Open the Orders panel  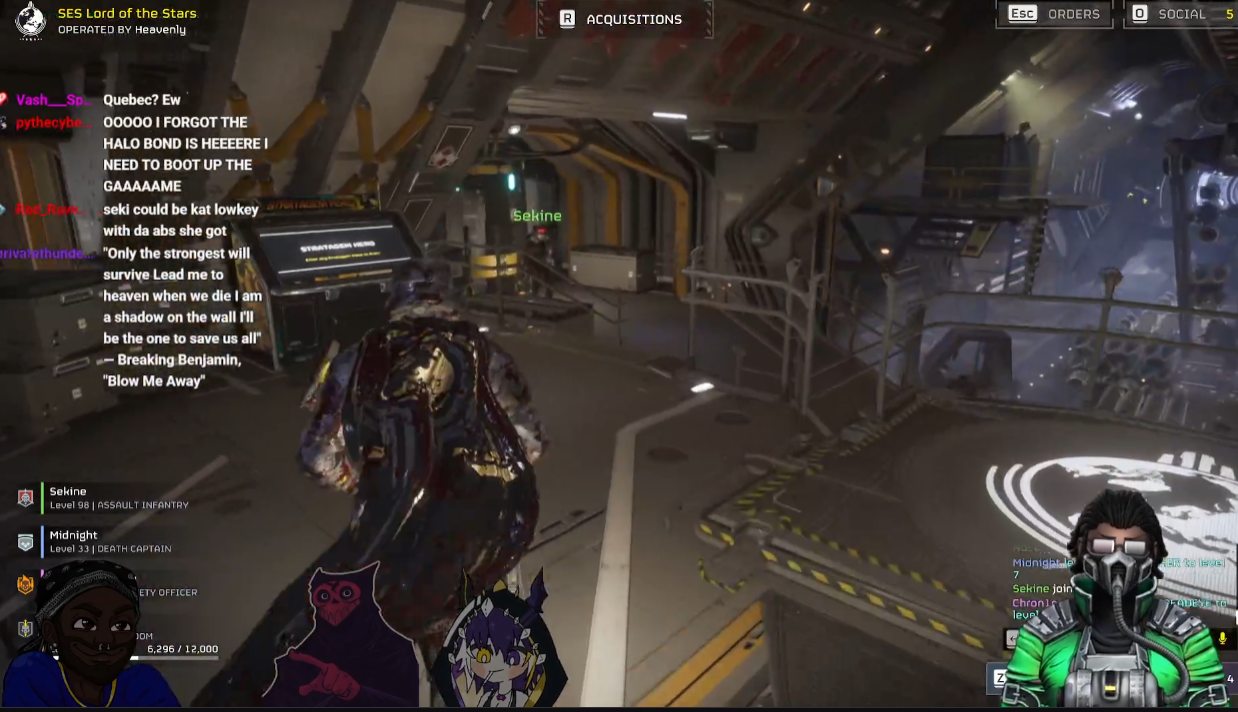(1055, 14)
